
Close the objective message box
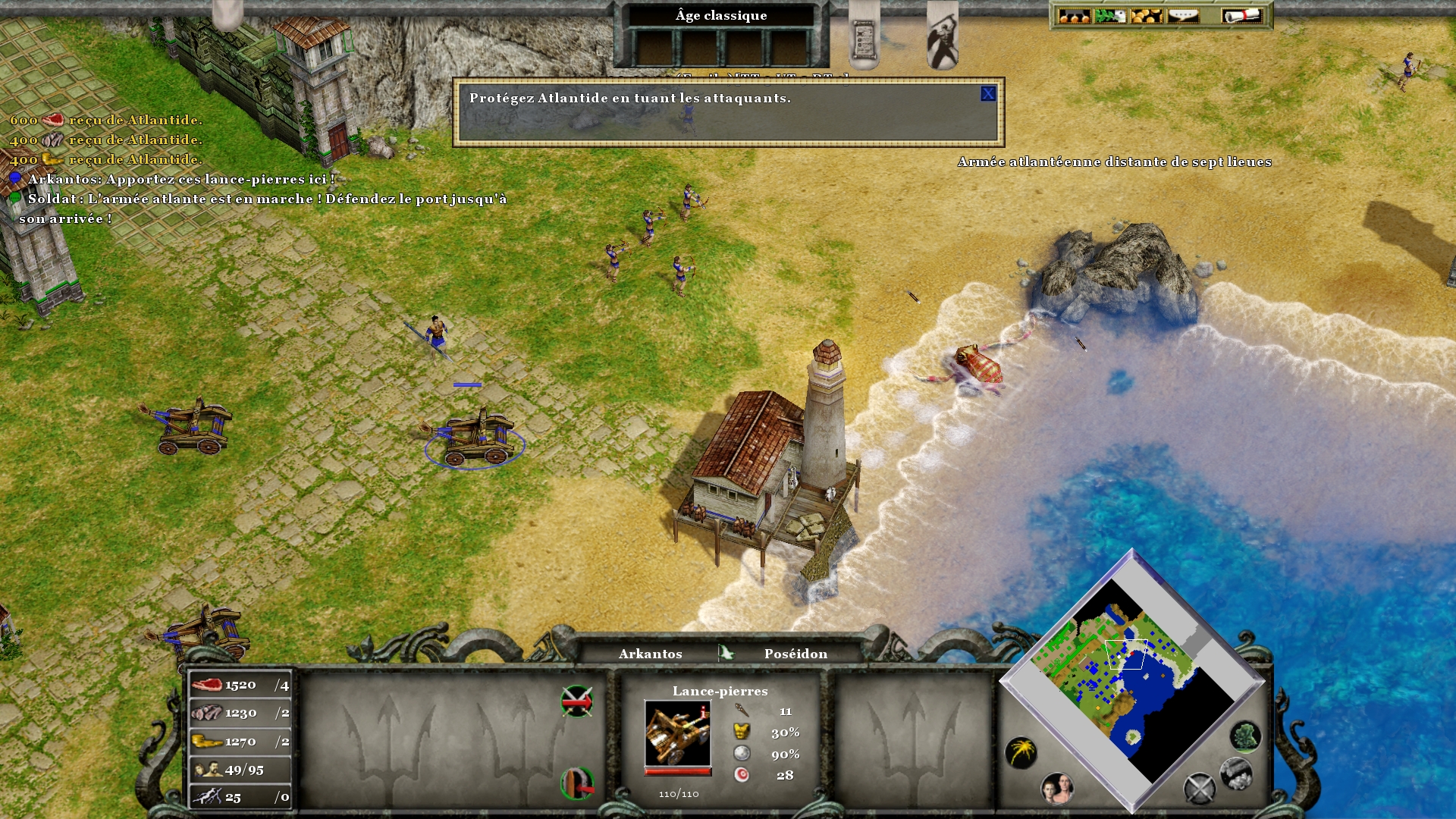(x=987, y=94)
